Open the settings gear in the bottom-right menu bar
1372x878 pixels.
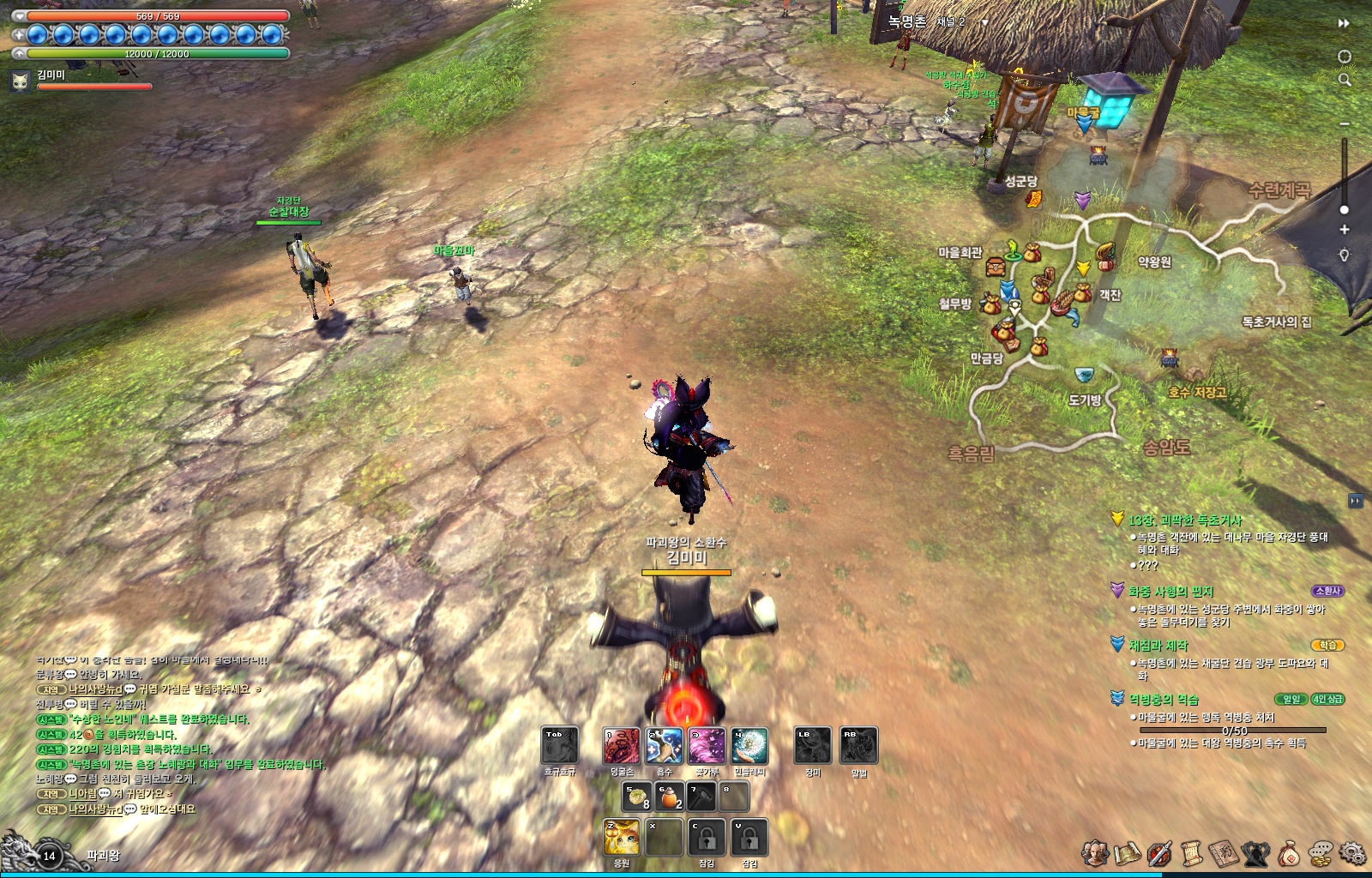click(x=1352, y=853)
